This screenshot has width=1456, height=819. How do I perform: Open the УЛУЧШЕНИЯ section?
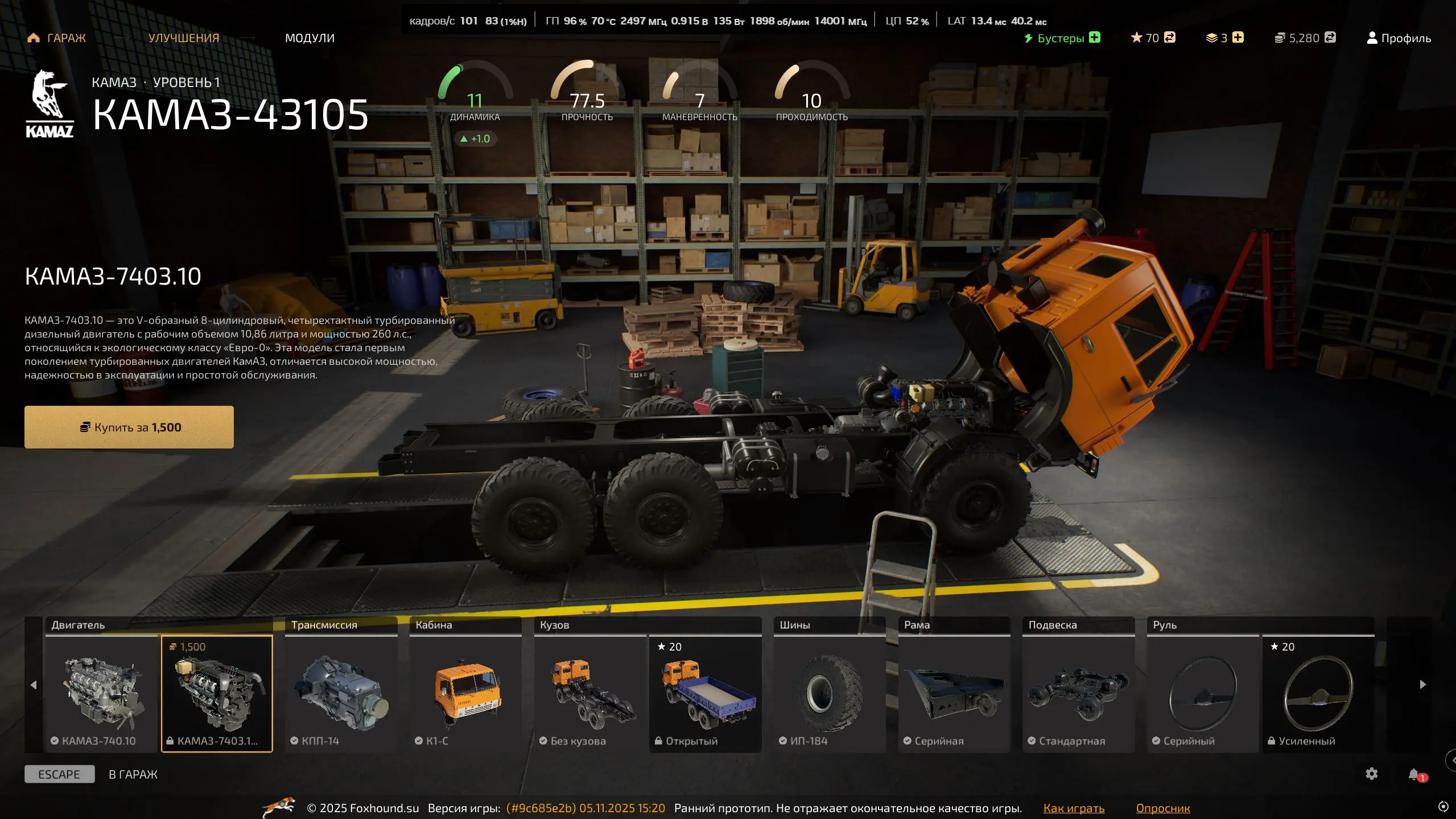pyautogui.click(x=183, y=38)
